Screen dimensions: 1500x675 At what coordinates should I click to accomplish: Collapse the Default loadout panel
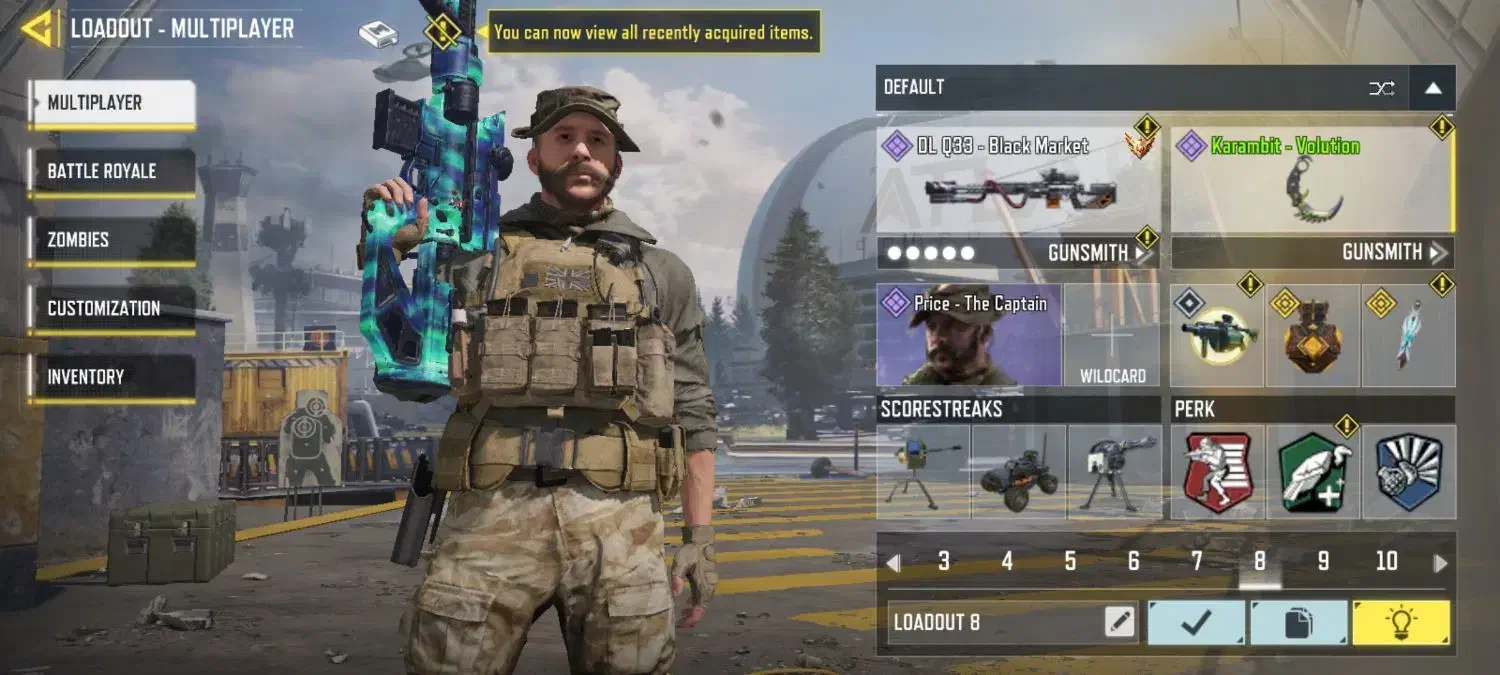[1433, 88]
